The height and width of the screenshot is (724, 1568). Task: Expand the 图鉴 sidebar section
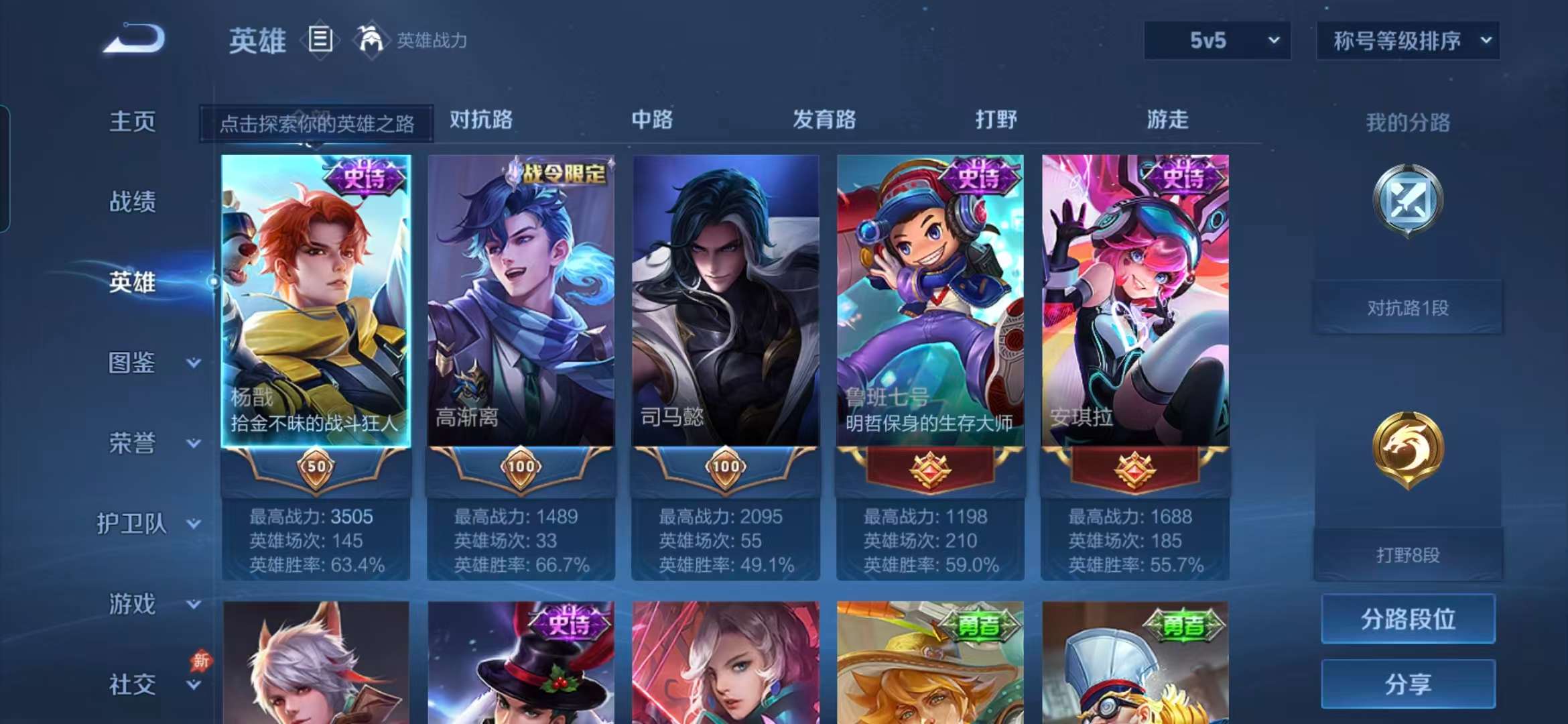tap(133, 363)
